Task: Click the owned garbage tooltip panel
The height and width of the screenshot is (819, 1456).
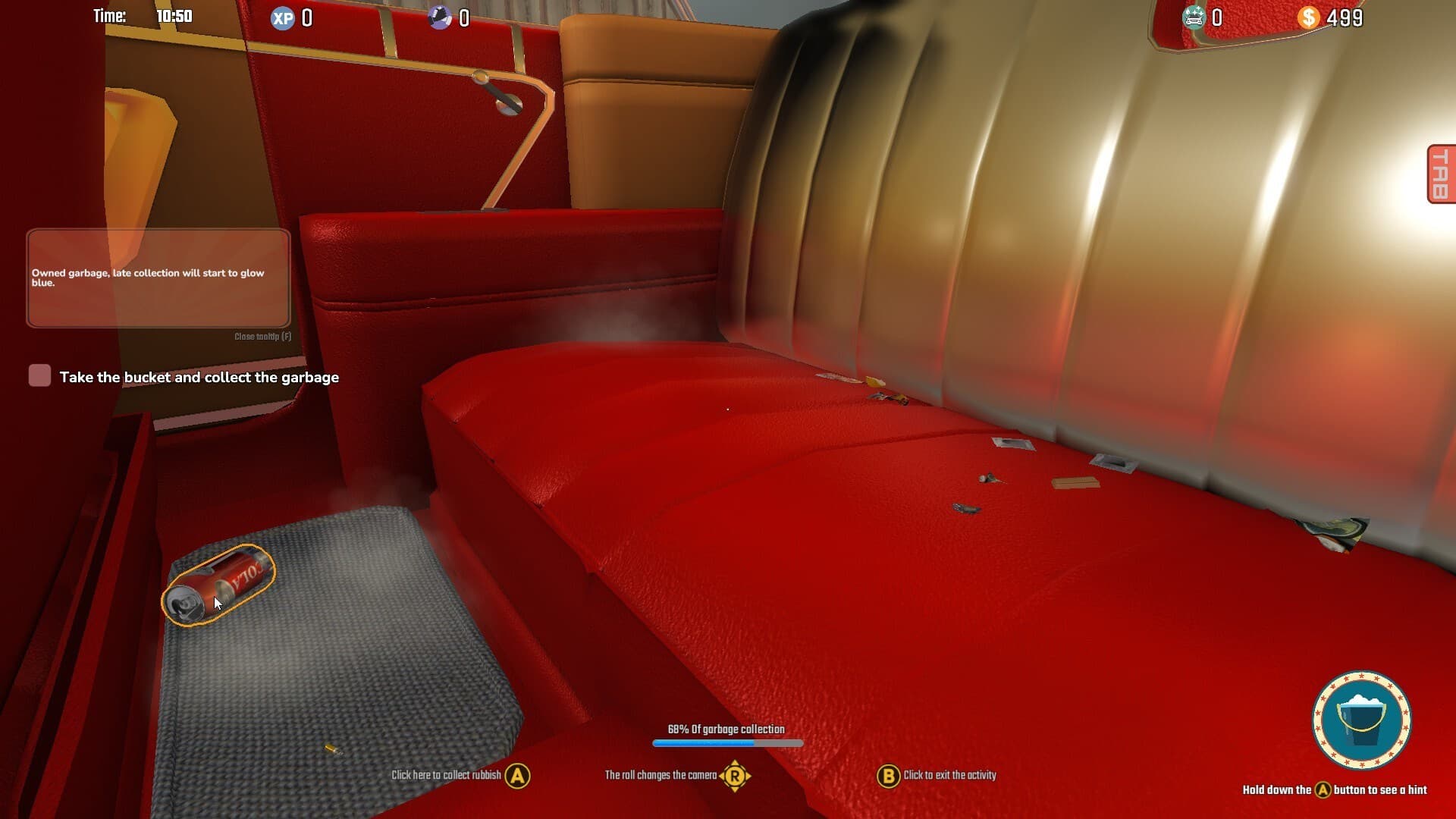Action: click(158, 279)
